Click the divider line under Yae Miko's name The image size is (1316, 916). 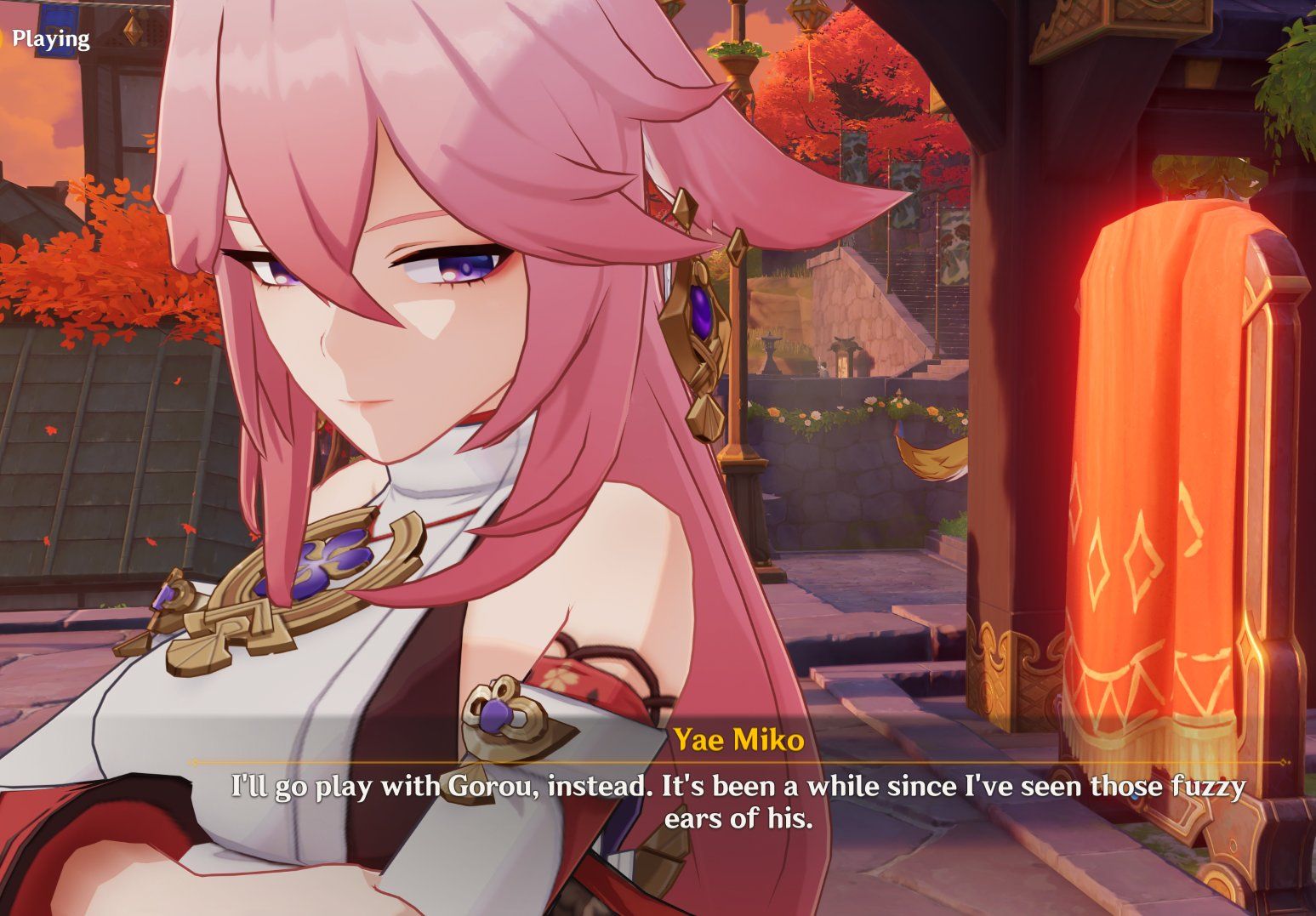pyautogui.click(x=740, y=763)
